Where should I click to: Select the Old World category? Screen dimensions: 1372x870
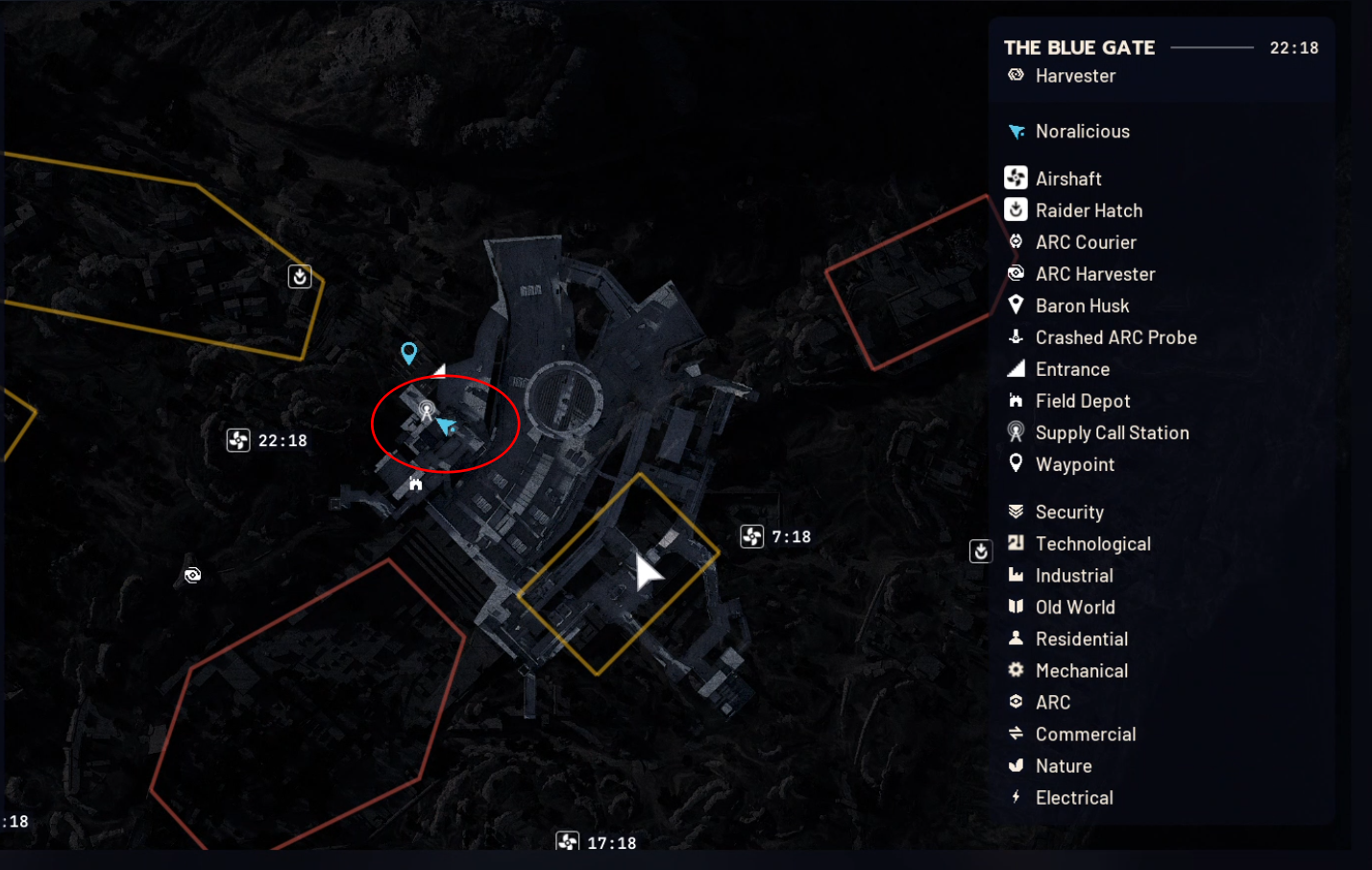[1074, 608]
